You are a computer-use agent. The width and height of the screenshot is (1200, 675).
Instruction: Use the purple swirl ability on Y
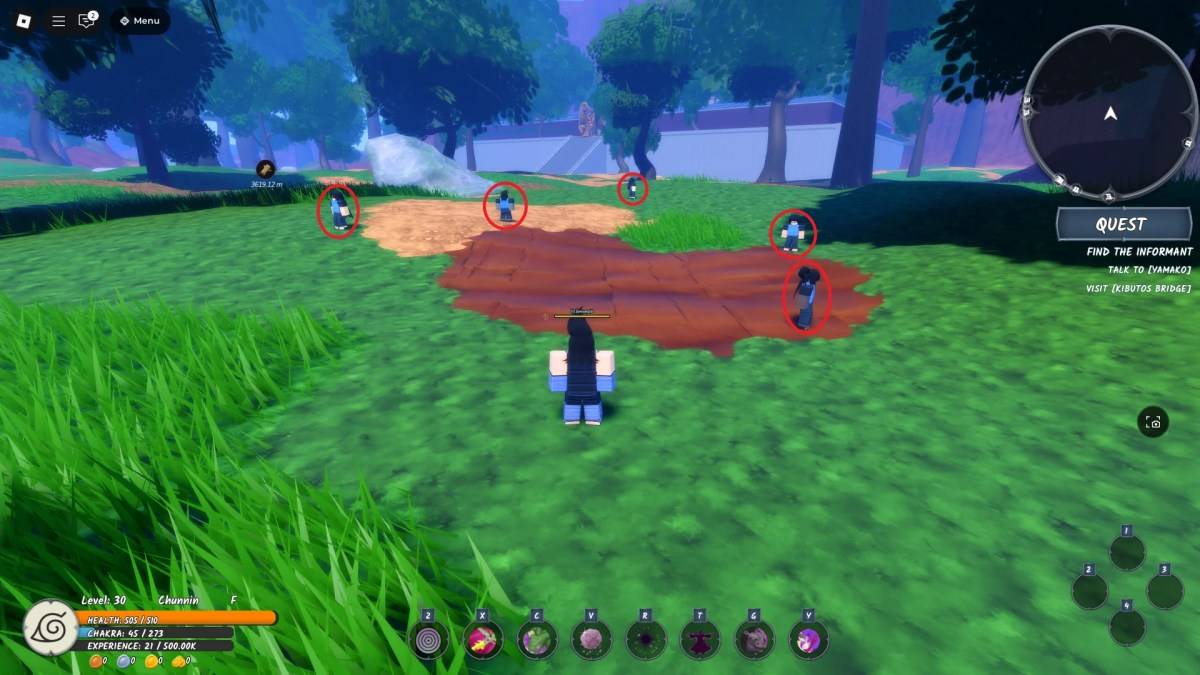click(x=808, y=639)
